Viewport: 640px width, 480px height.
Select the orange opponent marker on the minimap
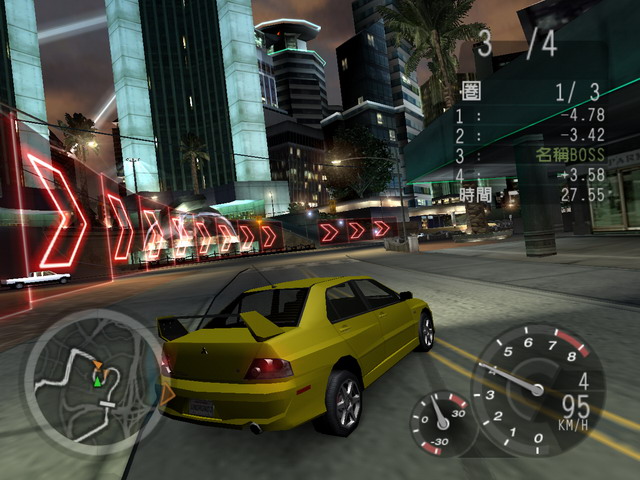[98, 364]
